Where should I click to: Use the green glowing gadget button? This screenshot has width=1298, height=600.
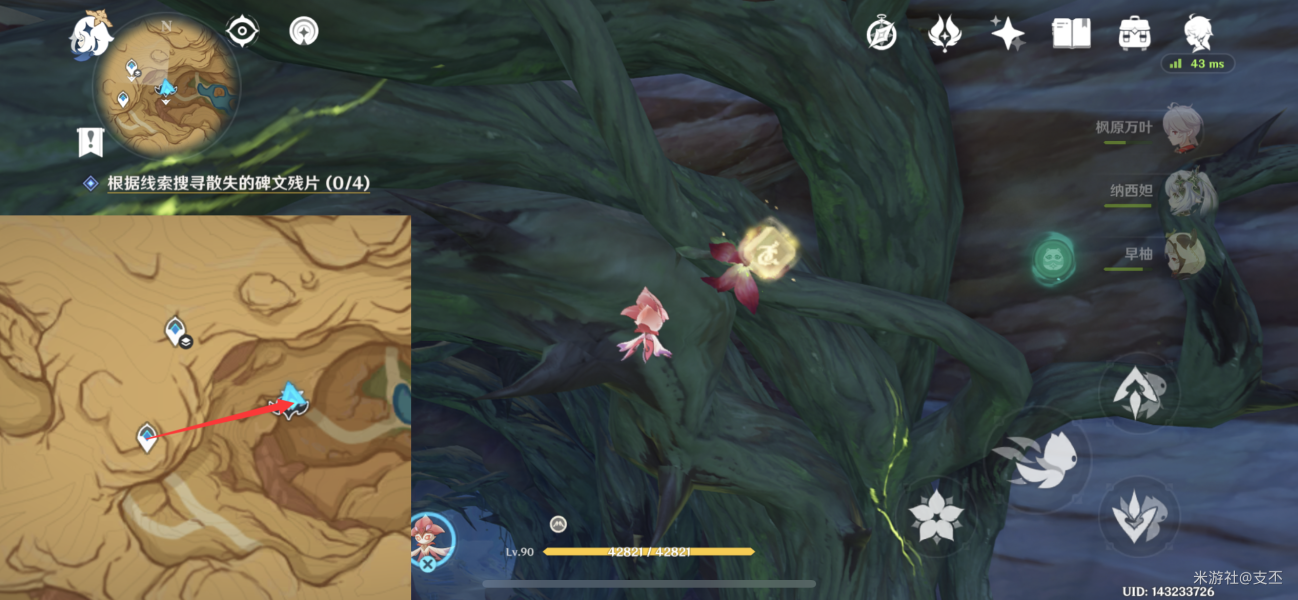pyautogui.click(x=1054, y=259)
